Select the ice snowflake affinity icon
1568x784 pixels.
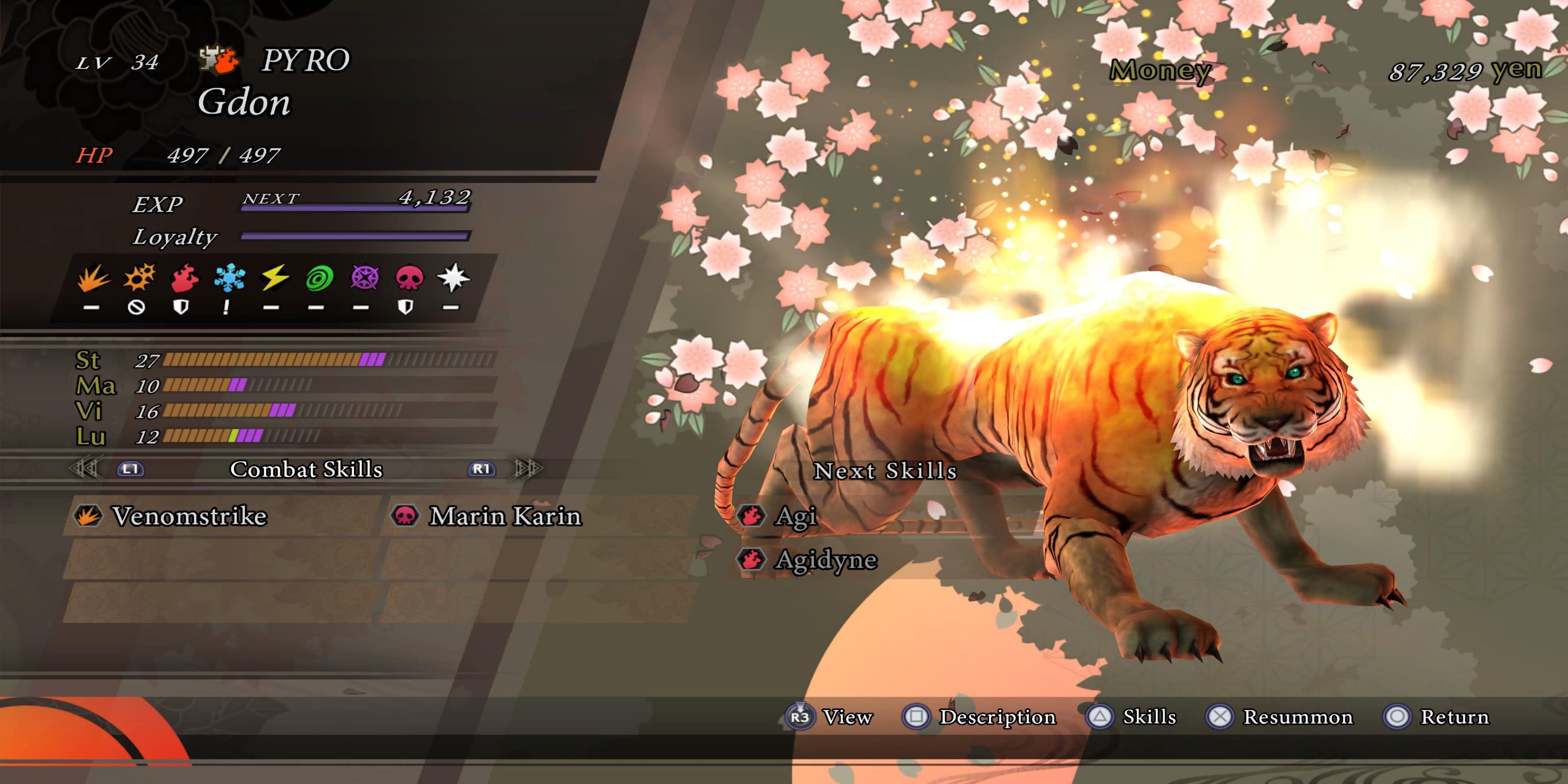coord(229,279)
